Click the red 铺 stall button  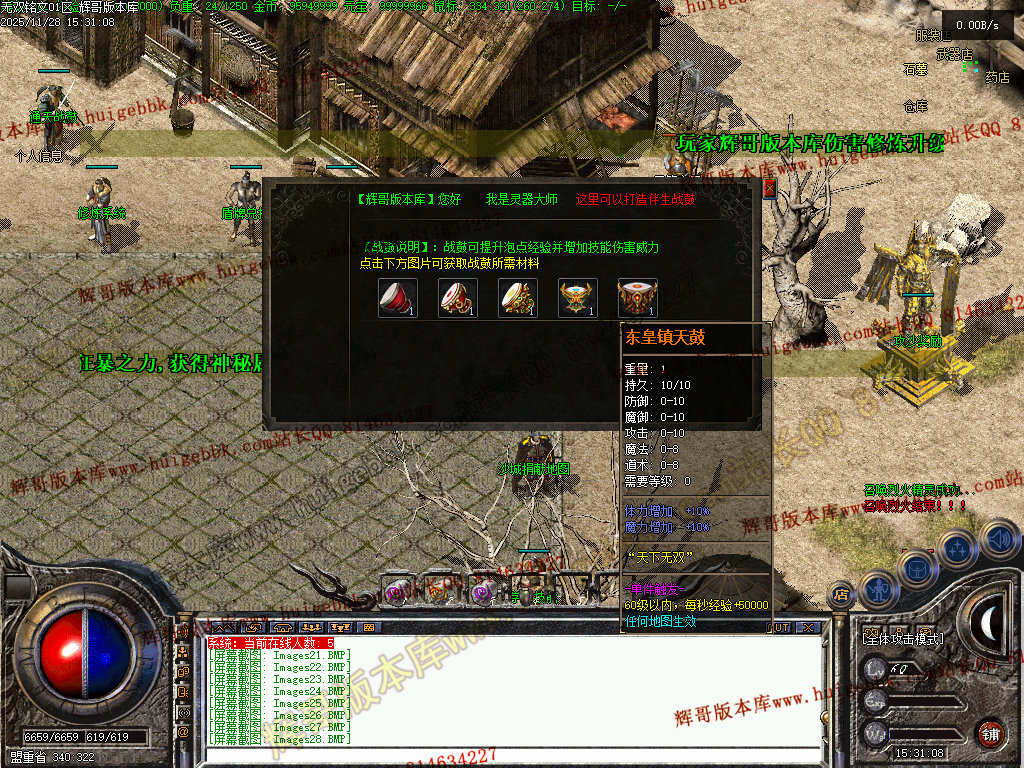coord(990,733)
